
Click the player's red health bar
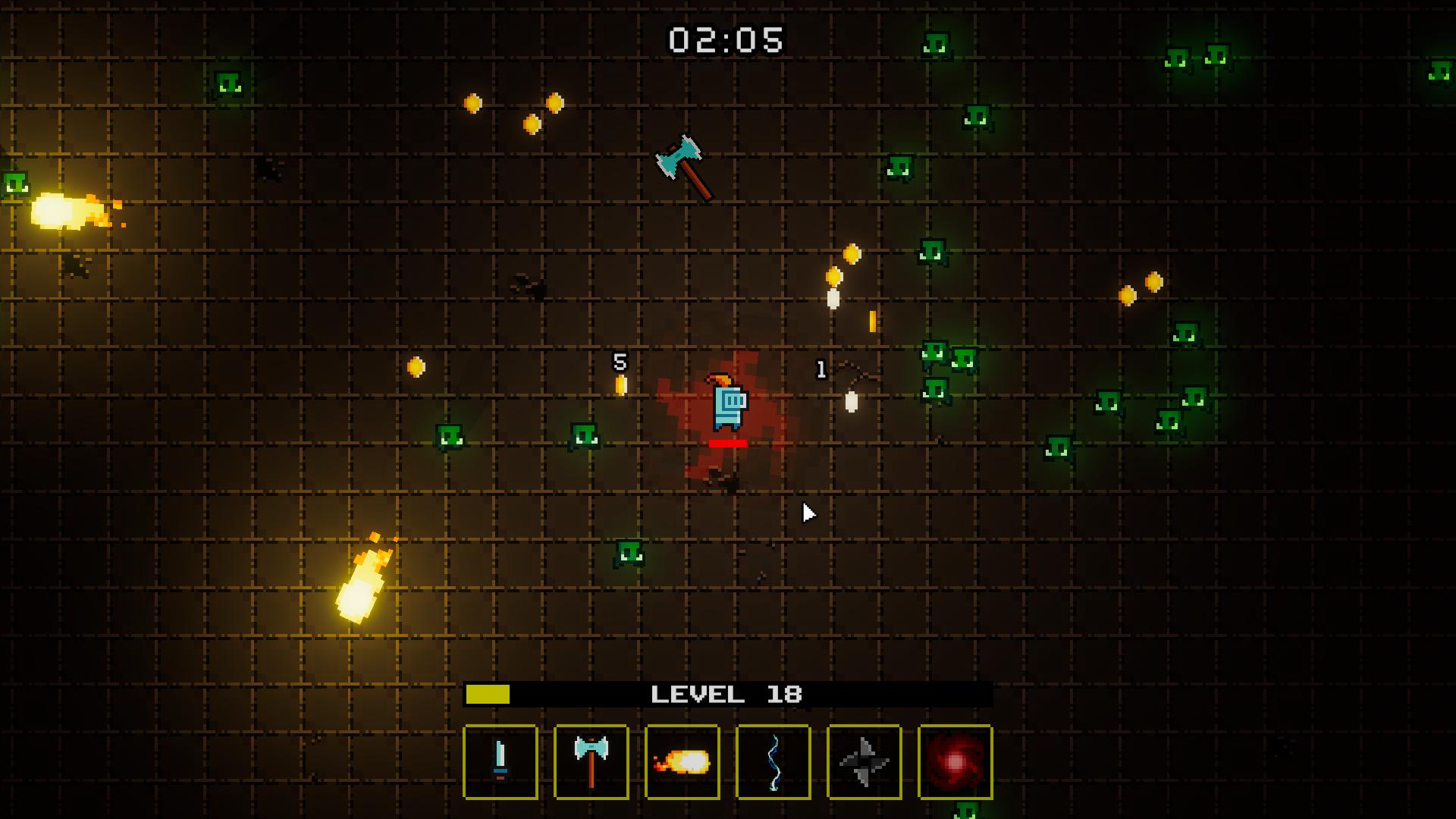pyautogui.click(x=728, y=444)
